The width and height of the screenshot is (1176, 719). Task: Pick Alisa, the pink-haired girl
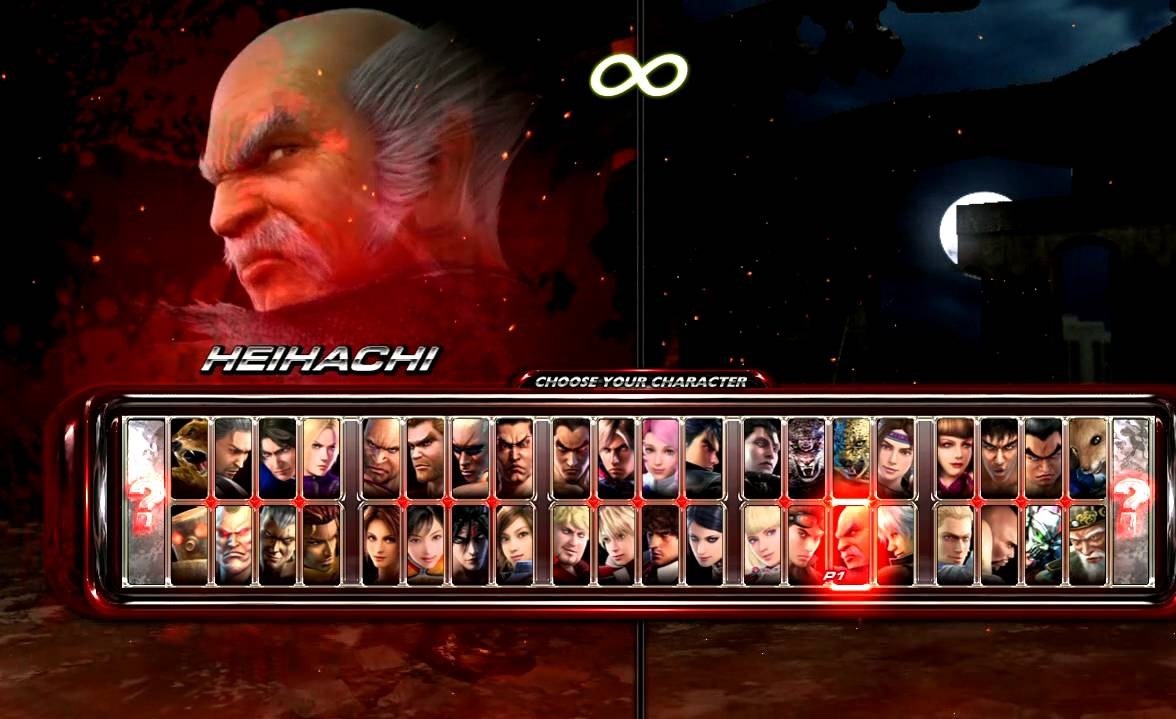coord(661,457)
